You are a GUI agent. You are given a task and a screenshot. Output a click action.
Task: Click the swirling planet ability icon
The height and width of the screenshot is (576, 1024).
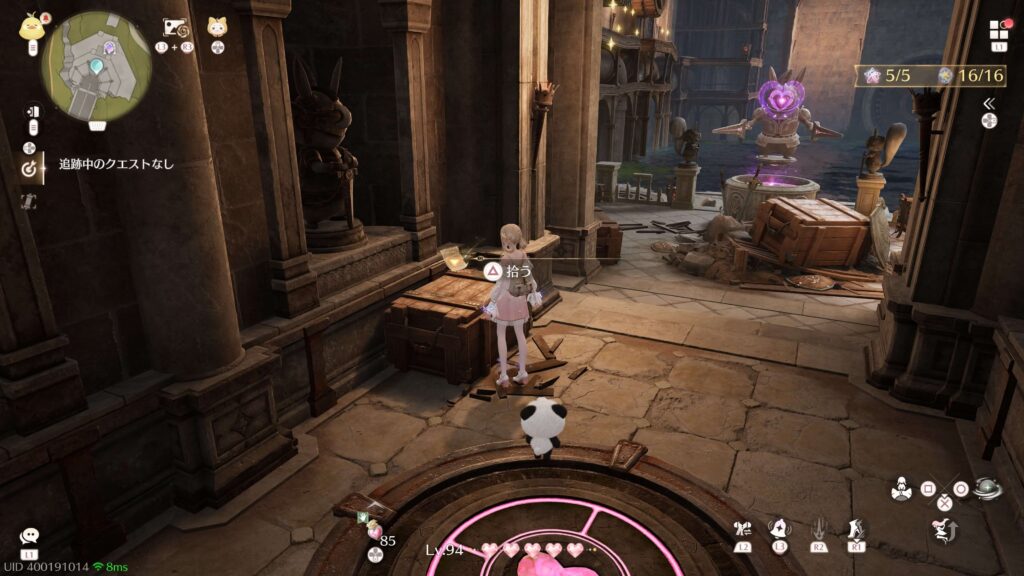(988, 490)
